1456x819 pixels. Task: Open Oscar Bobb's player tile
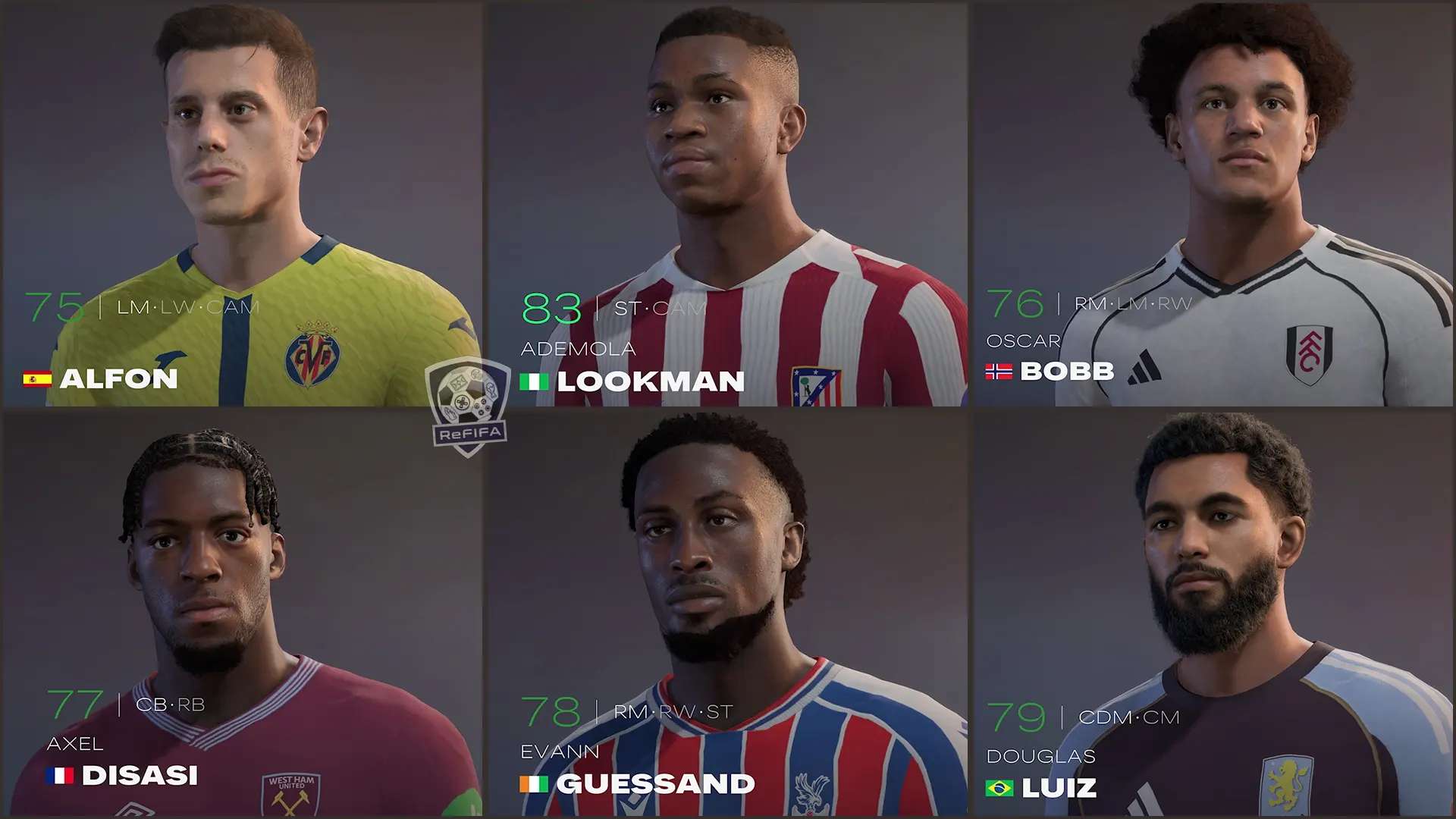pyautogui.click(x=1213, y=205)
